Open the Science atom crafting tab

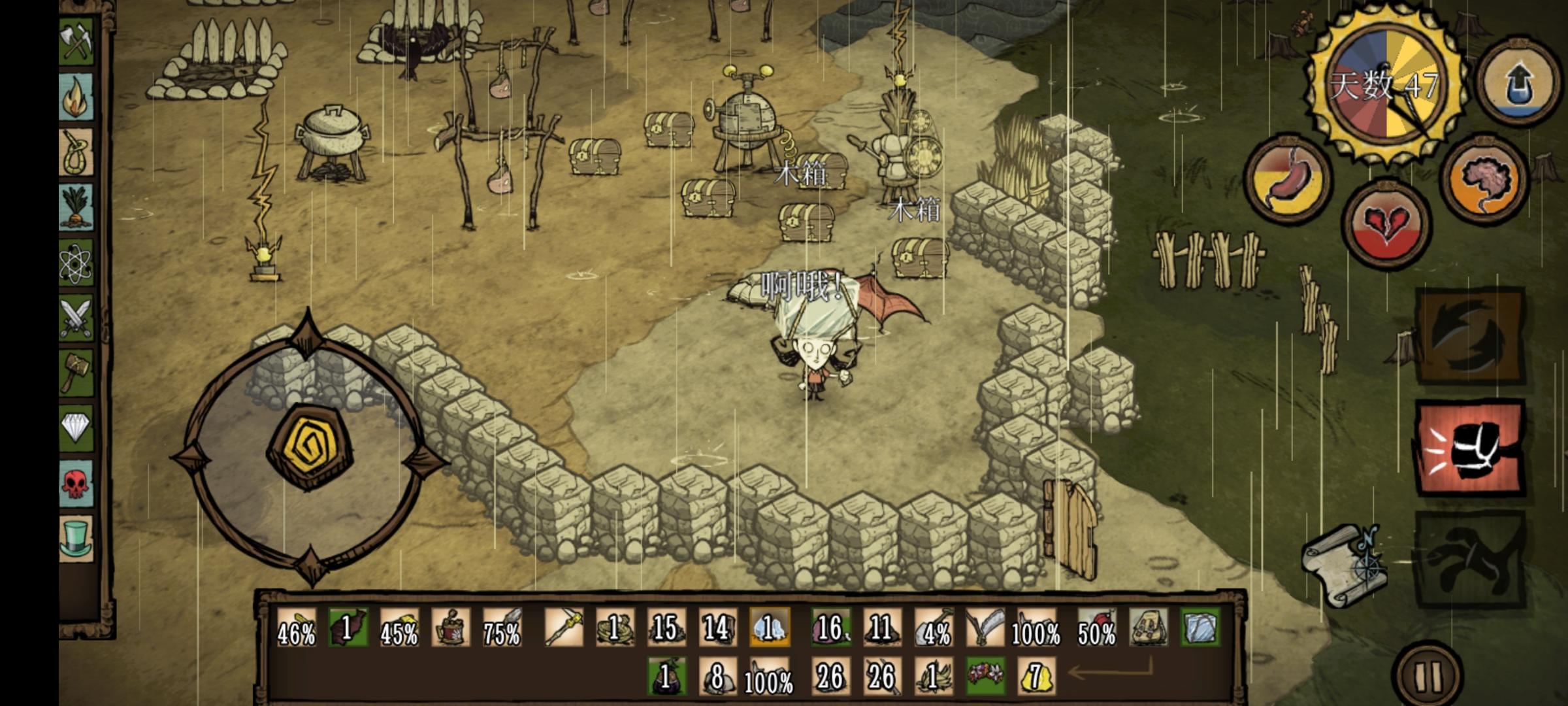77,263
